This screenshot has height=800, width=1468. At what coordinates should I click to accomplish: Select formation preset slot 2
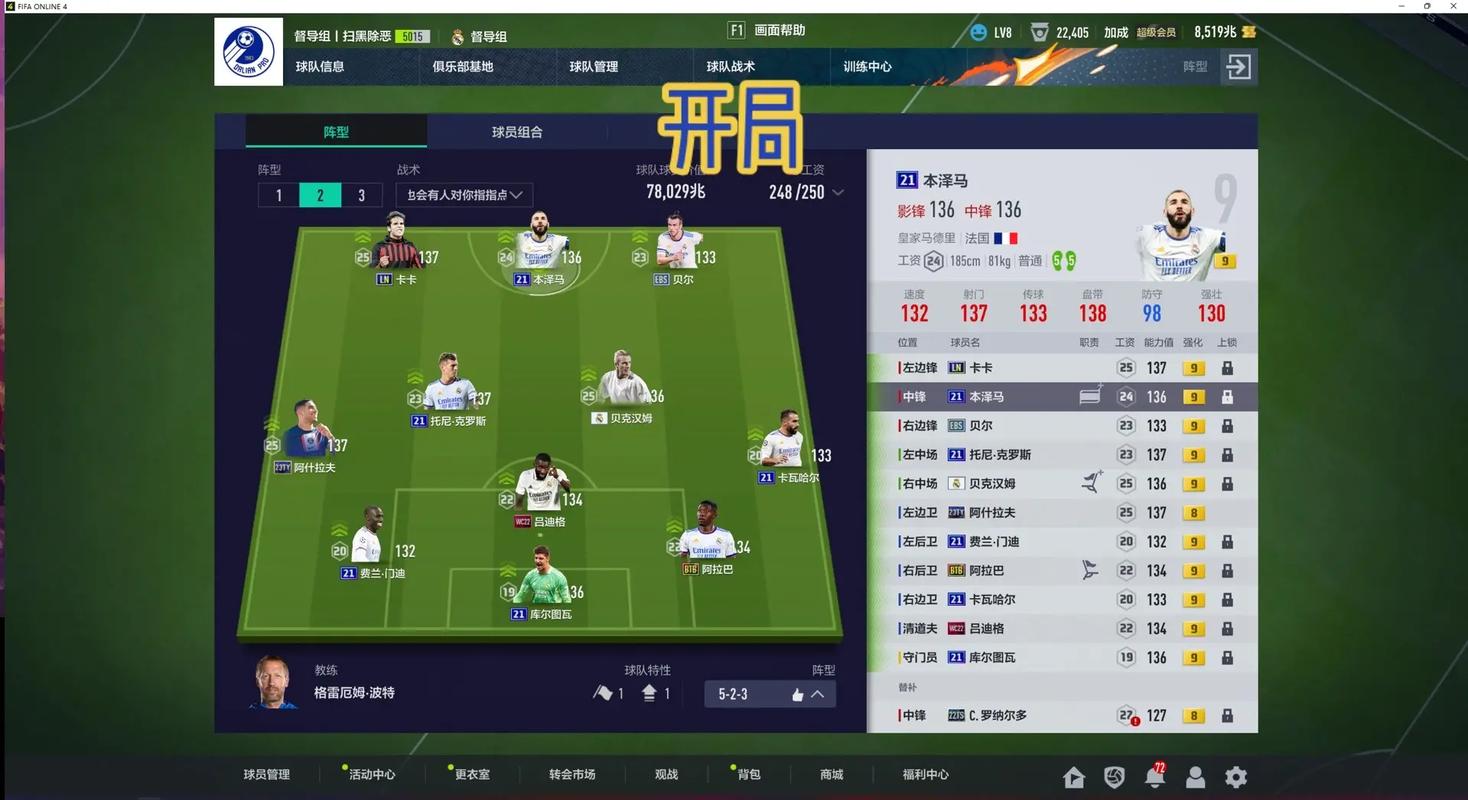pos(319,195)
